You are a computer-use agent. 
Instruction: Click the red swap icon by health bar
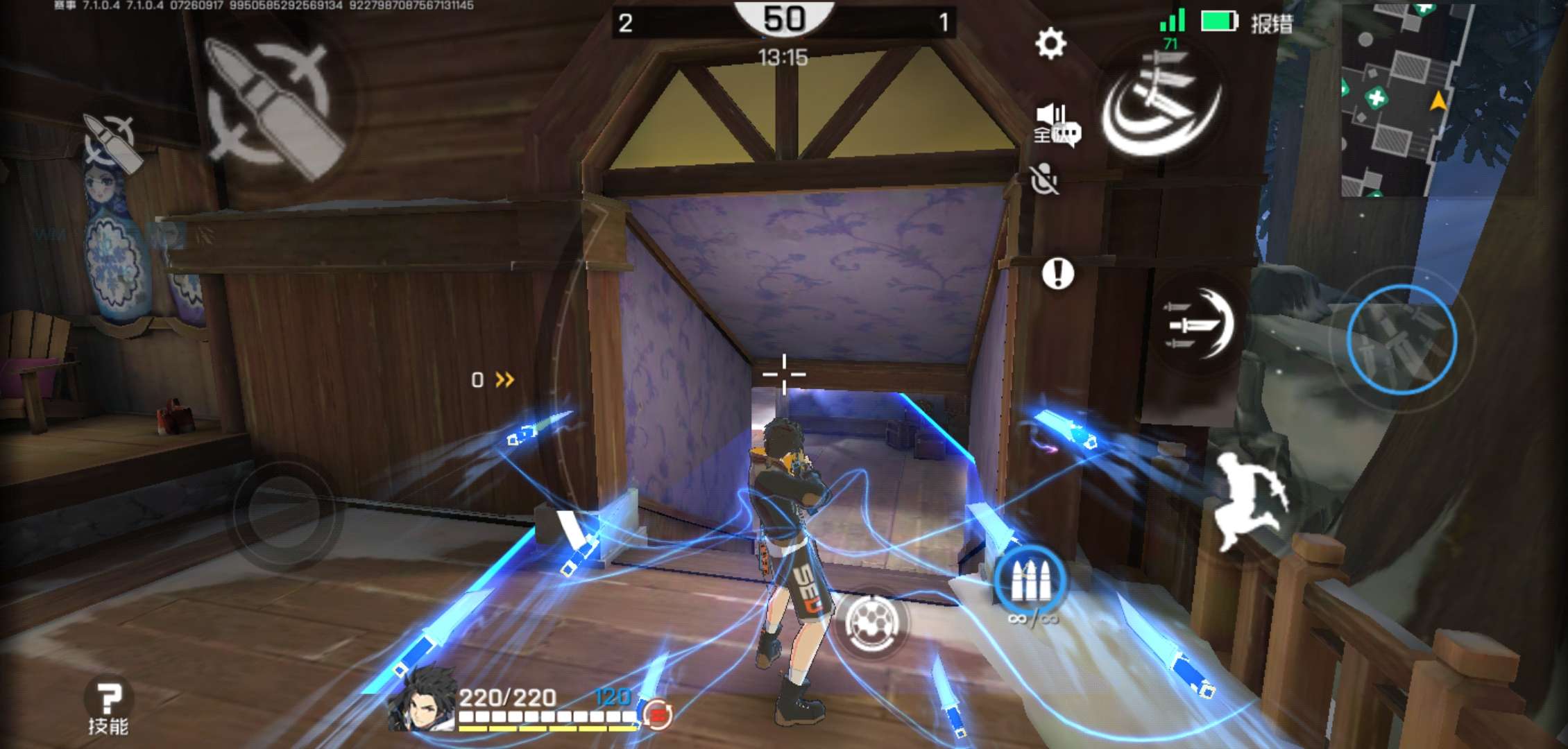click(656, 713)
